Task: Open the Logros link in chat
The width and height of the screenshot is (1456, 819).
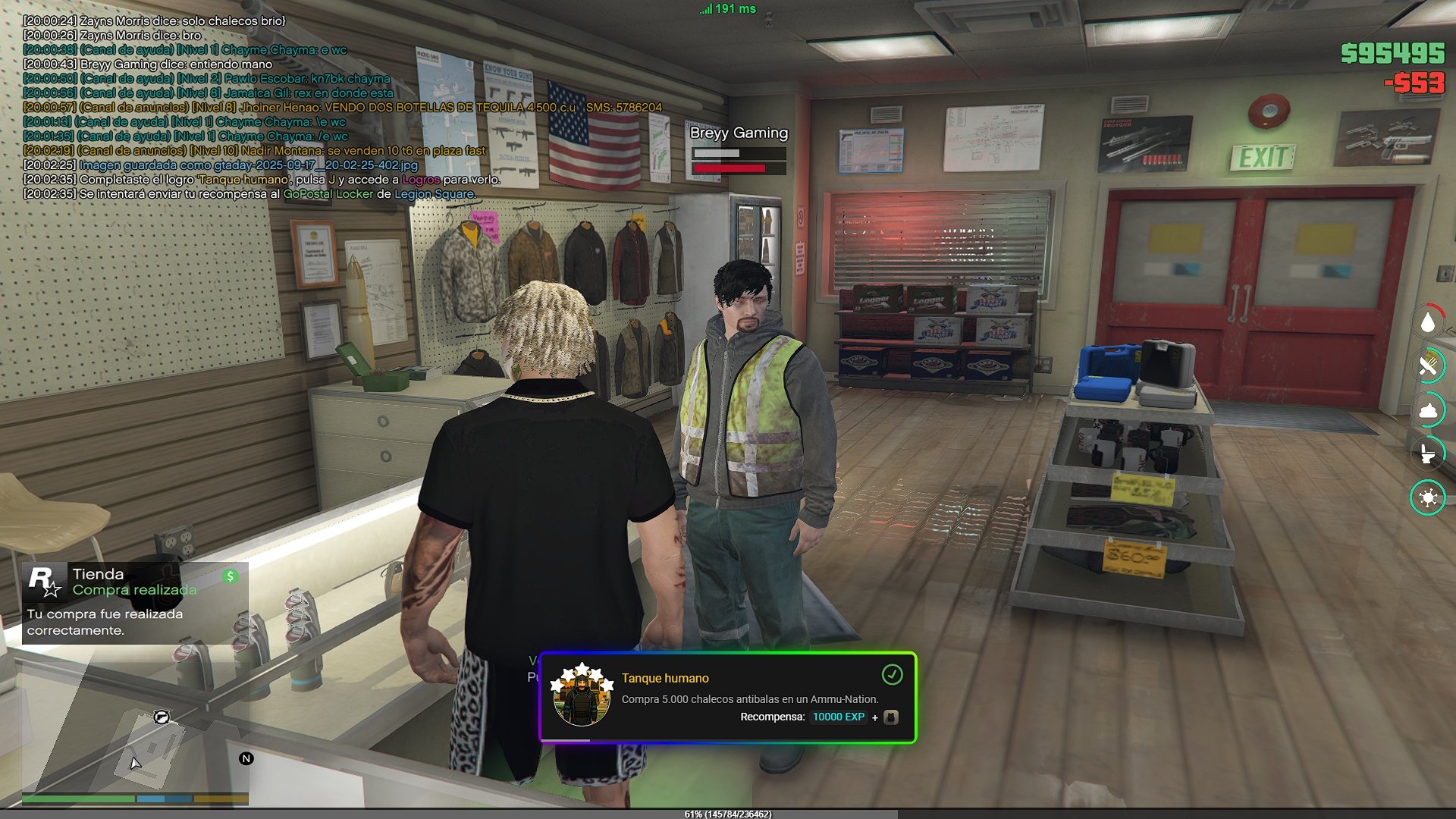Action: [421, 180]
